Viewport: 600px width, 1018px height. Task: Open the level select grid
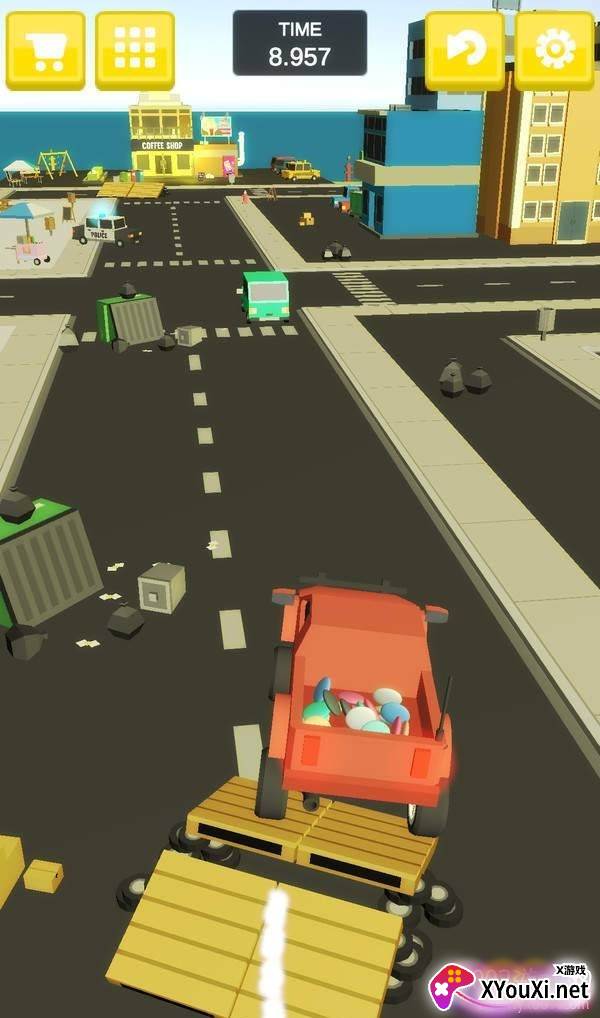(135, 49)
